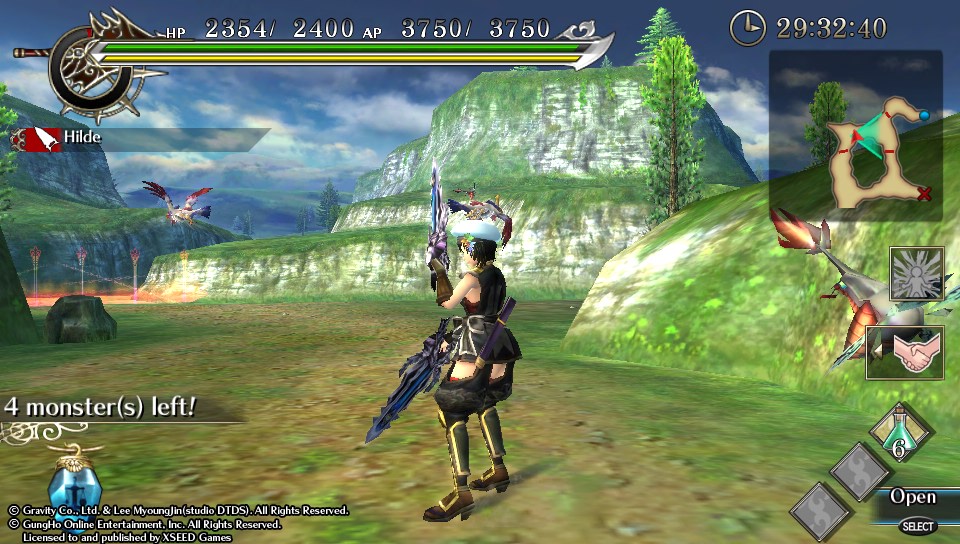960x544 pixels.
Task: Activate the glowing figure burst icon
Action: [916, 273]
